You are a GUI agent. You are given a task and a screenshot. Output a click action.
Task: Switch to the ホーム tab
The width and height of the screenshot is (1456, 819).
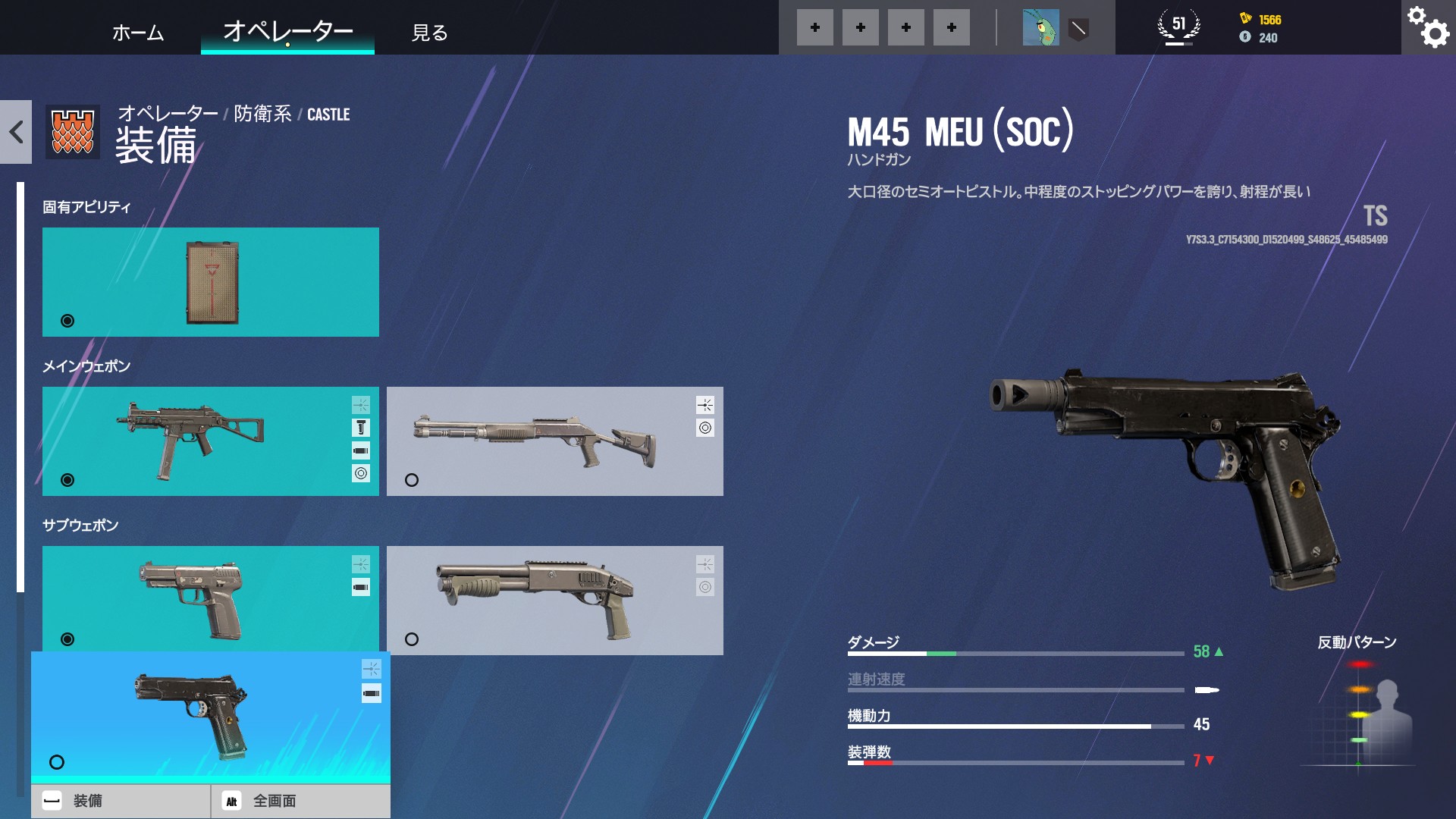(137, 33)
